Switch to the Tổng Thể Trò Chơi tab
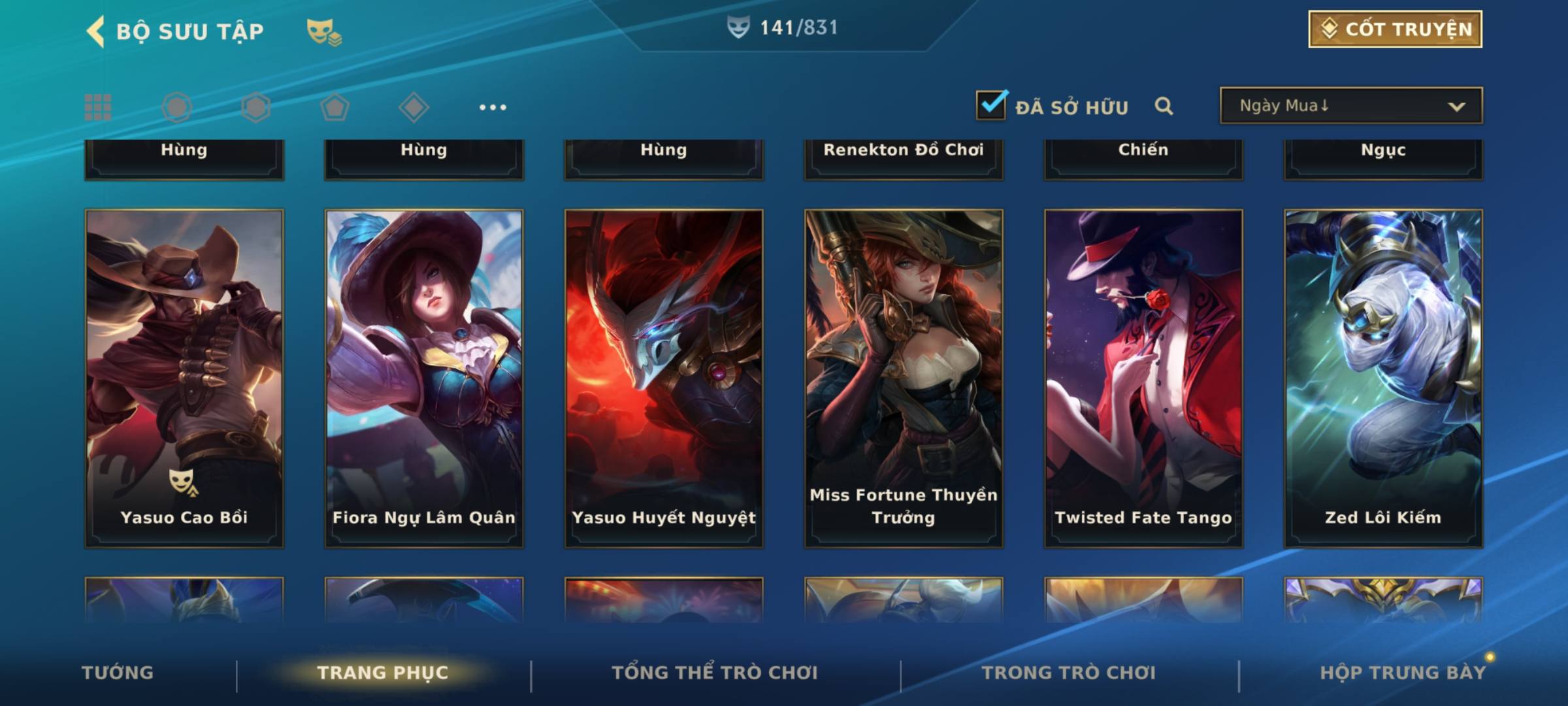The image size is (1568, 706). click(715, 673)
